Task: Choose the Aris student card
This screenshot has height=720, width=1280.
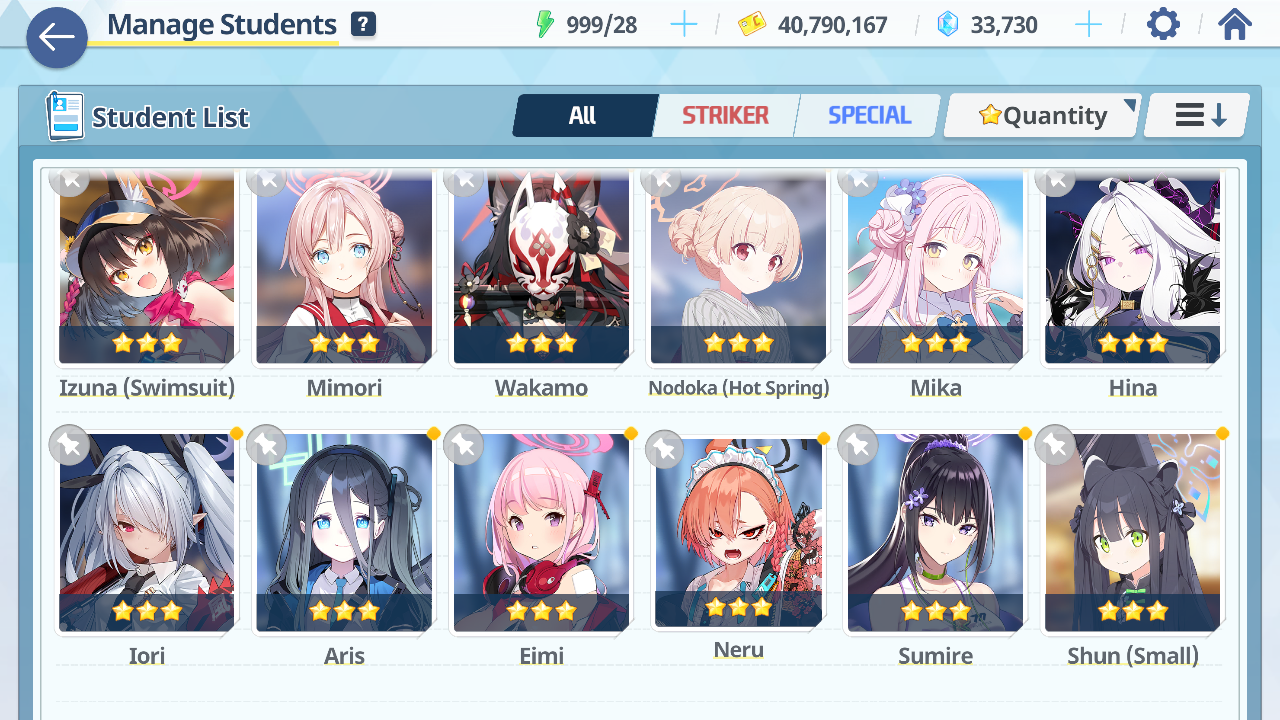Action: (x=344, y=532)
